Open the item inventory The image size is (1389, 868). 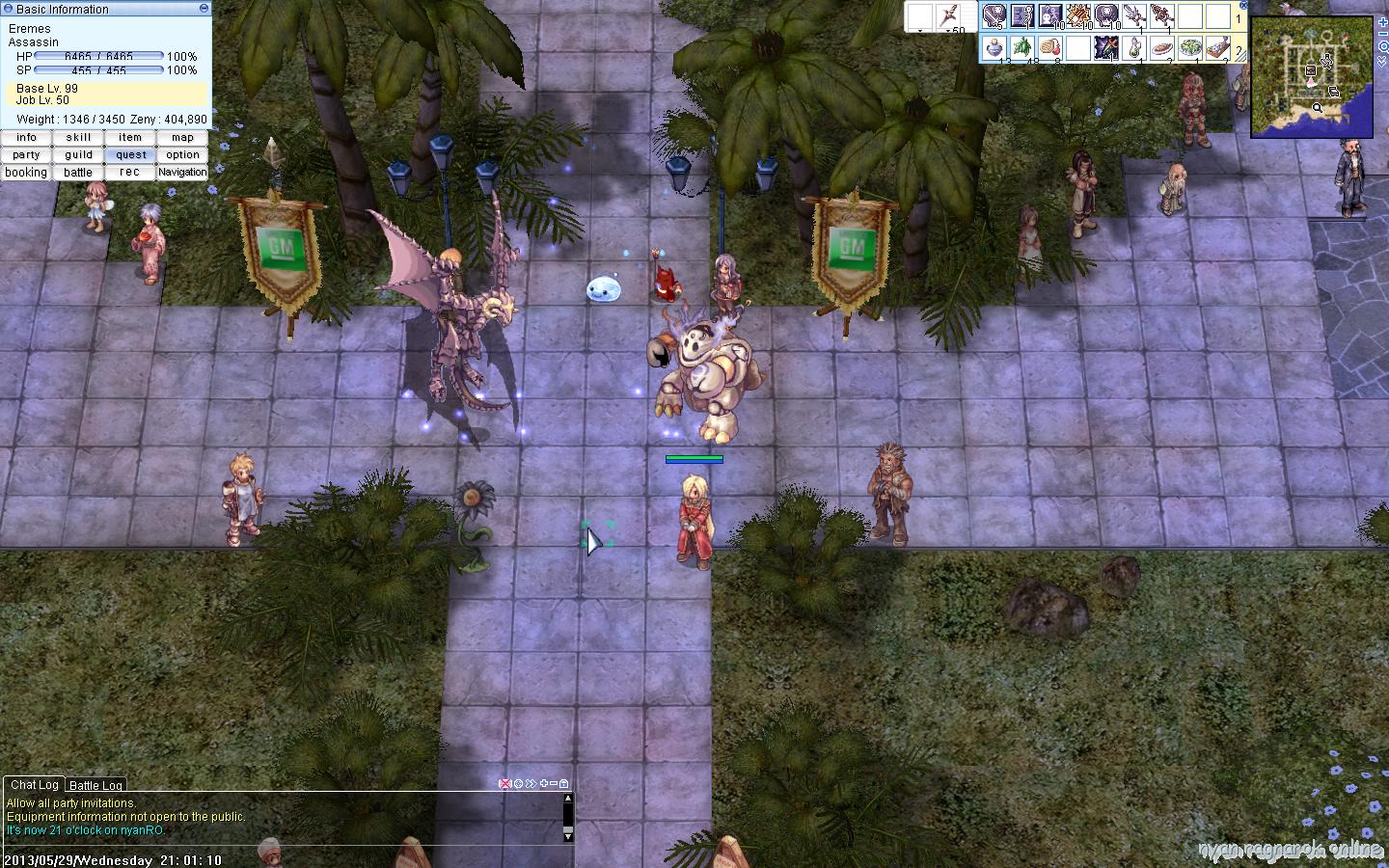tap(130, 138)
